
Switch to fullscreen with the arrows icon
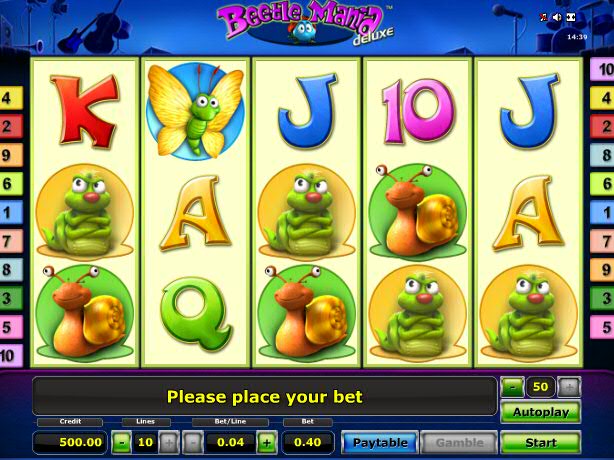pos(571,17)
